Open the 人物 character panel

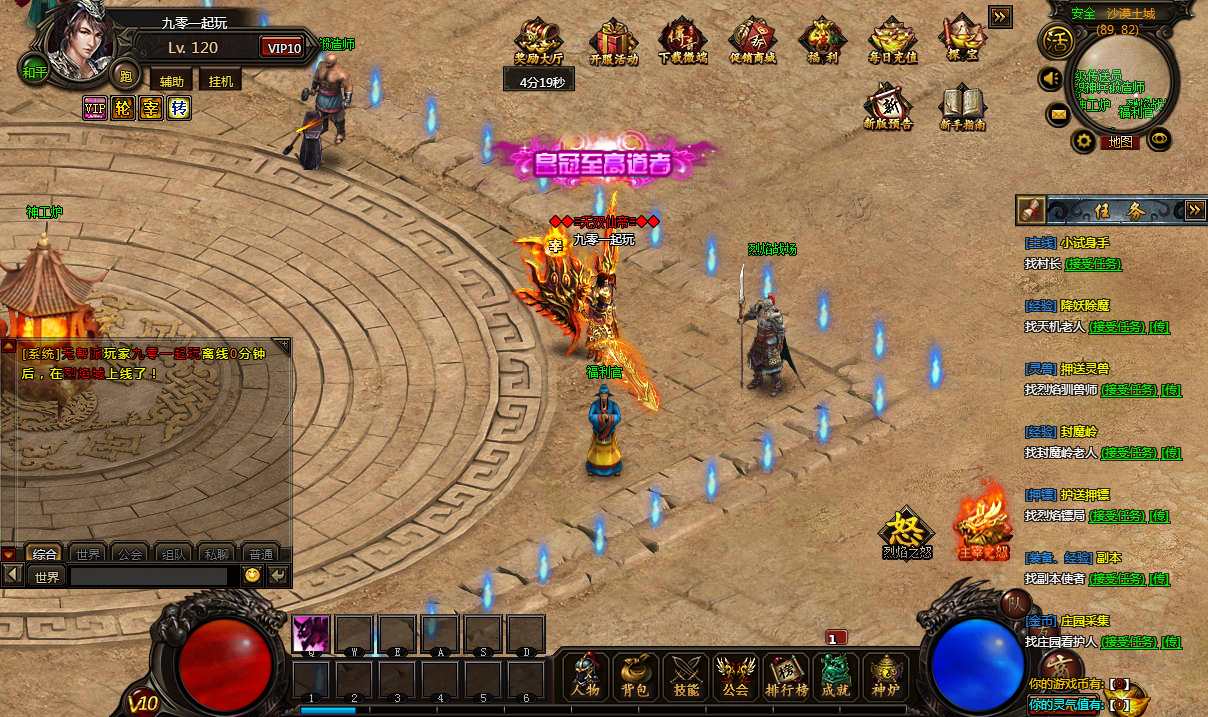585,677
